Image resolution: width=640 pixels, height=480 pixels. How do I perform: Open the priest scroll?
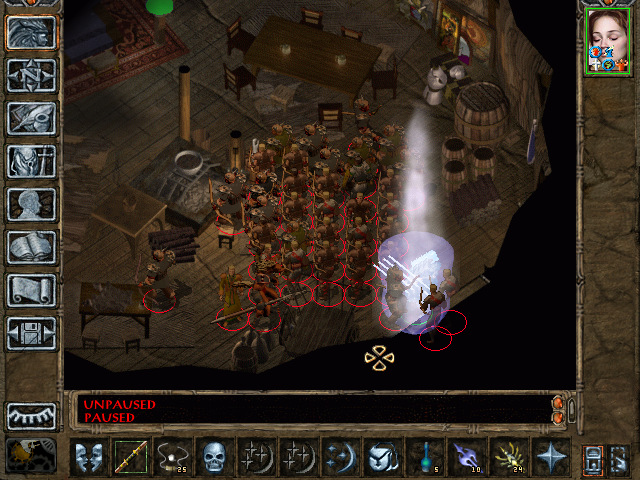31,290
